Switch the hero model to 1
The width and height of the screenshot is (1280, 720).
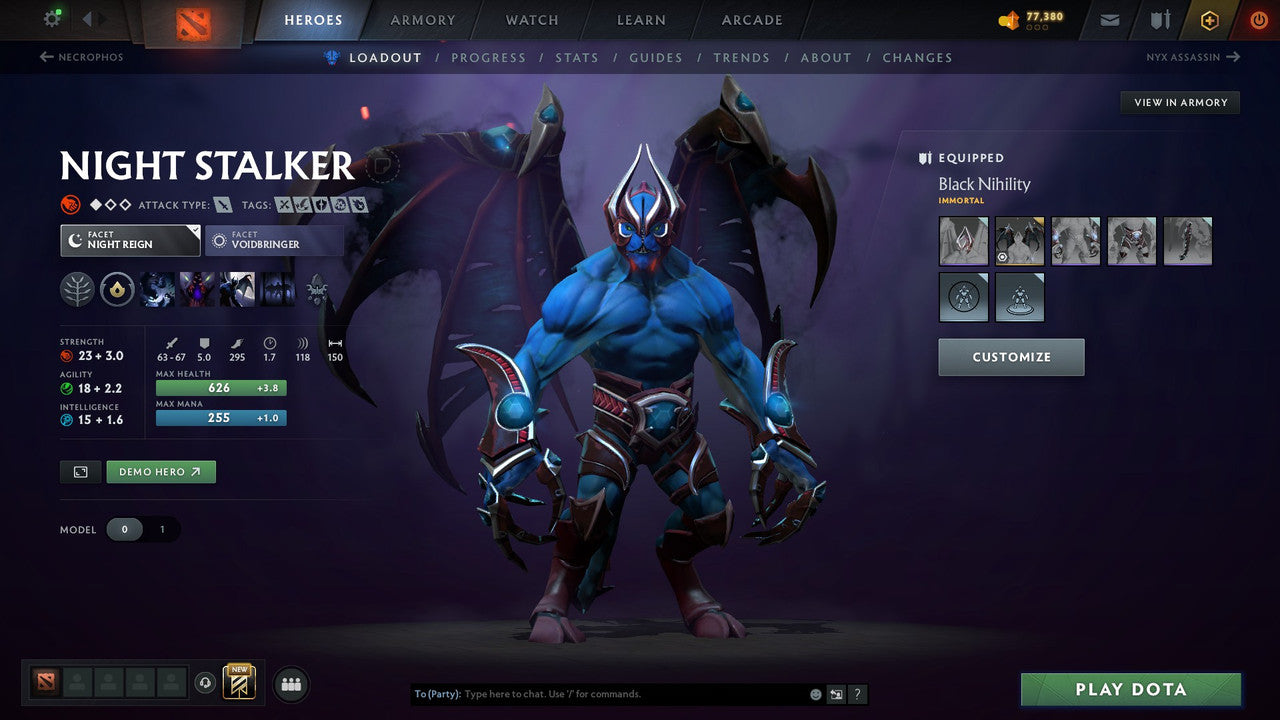[x=161, y=529]
